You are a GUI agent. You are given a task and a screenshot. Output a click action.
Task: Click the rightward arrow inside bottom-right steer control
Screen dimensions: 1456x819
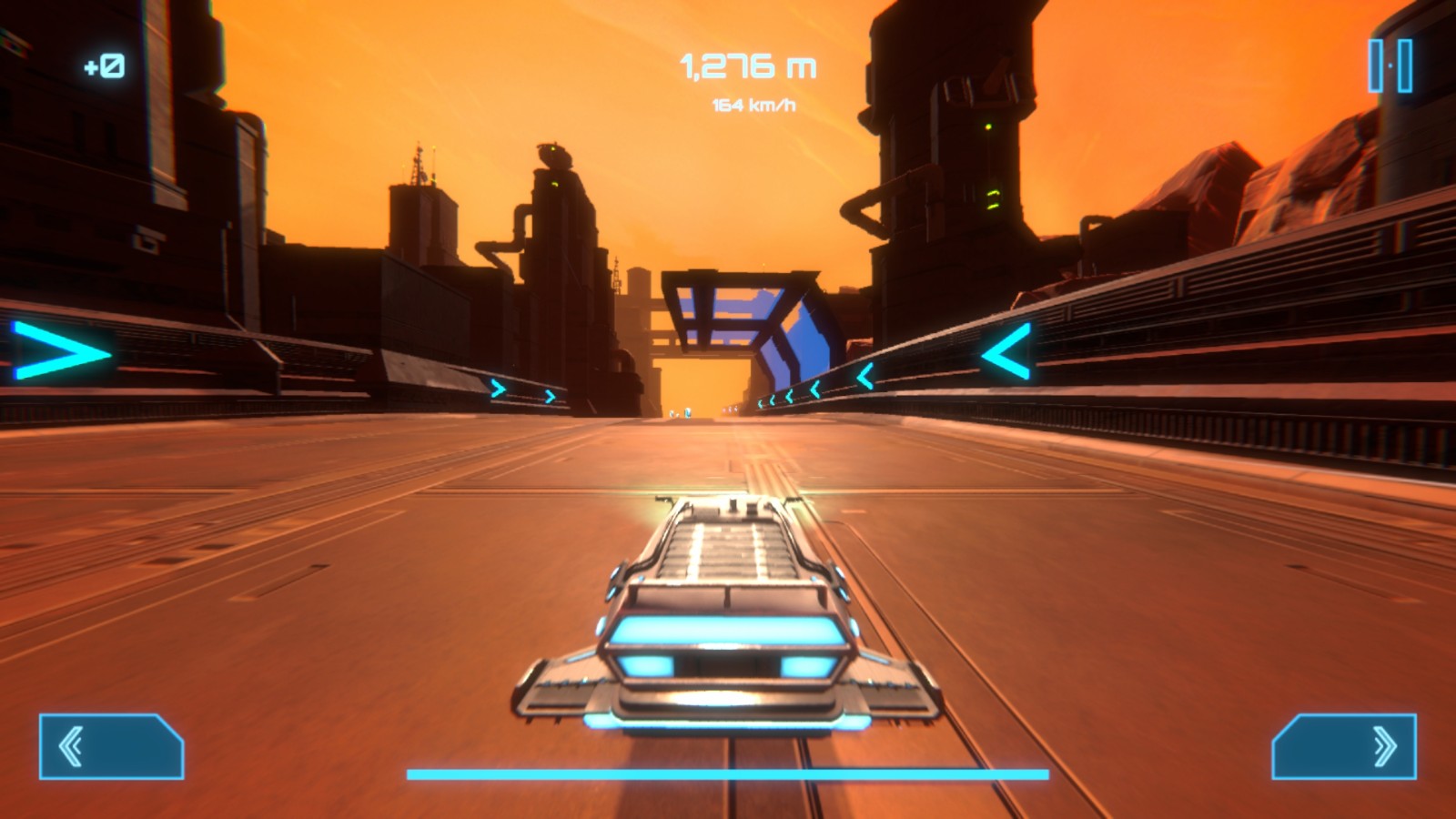click(1383, 746)
